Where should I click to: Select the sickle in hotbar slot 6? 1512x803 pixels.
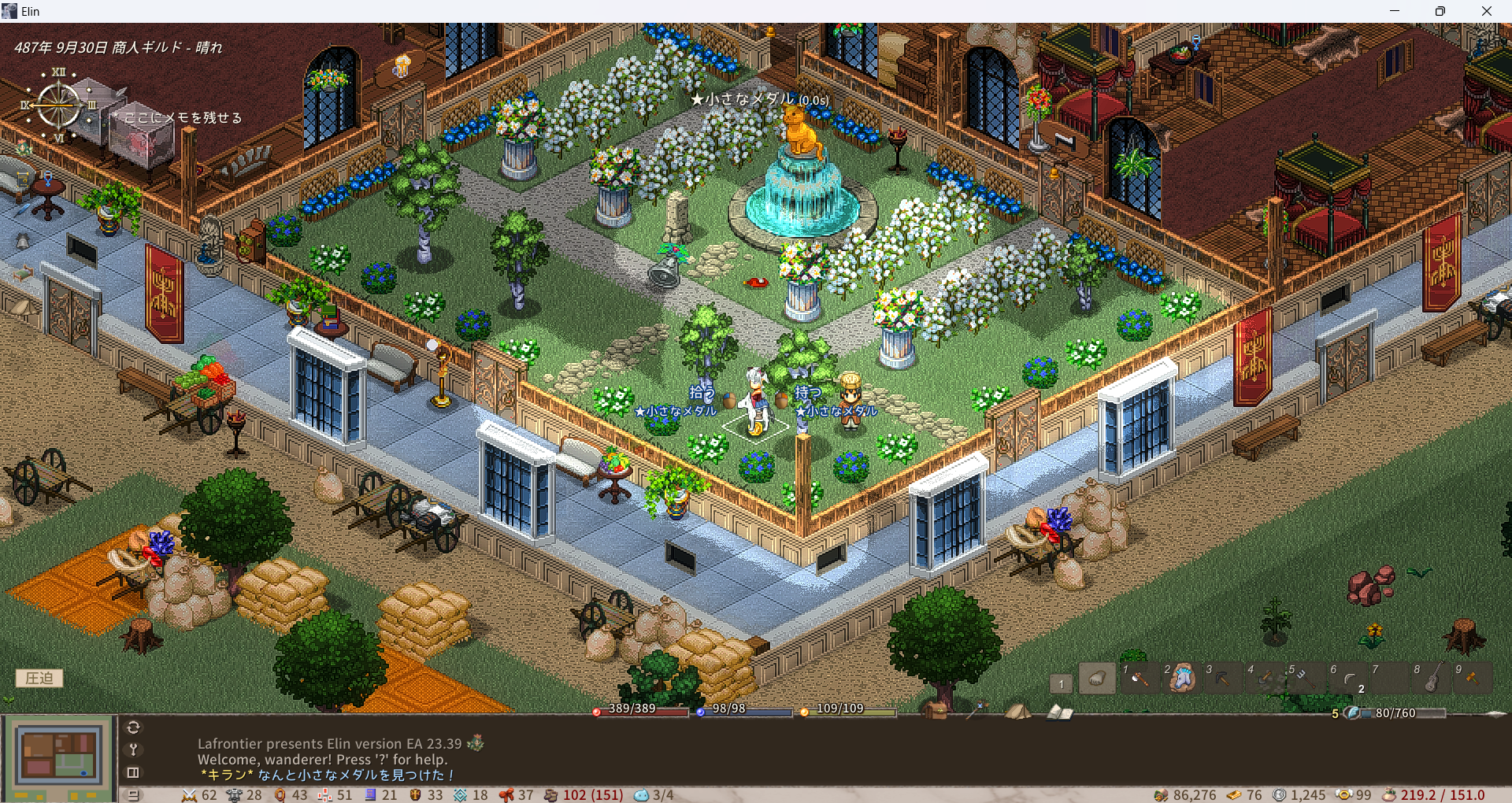coord(1348,678)
